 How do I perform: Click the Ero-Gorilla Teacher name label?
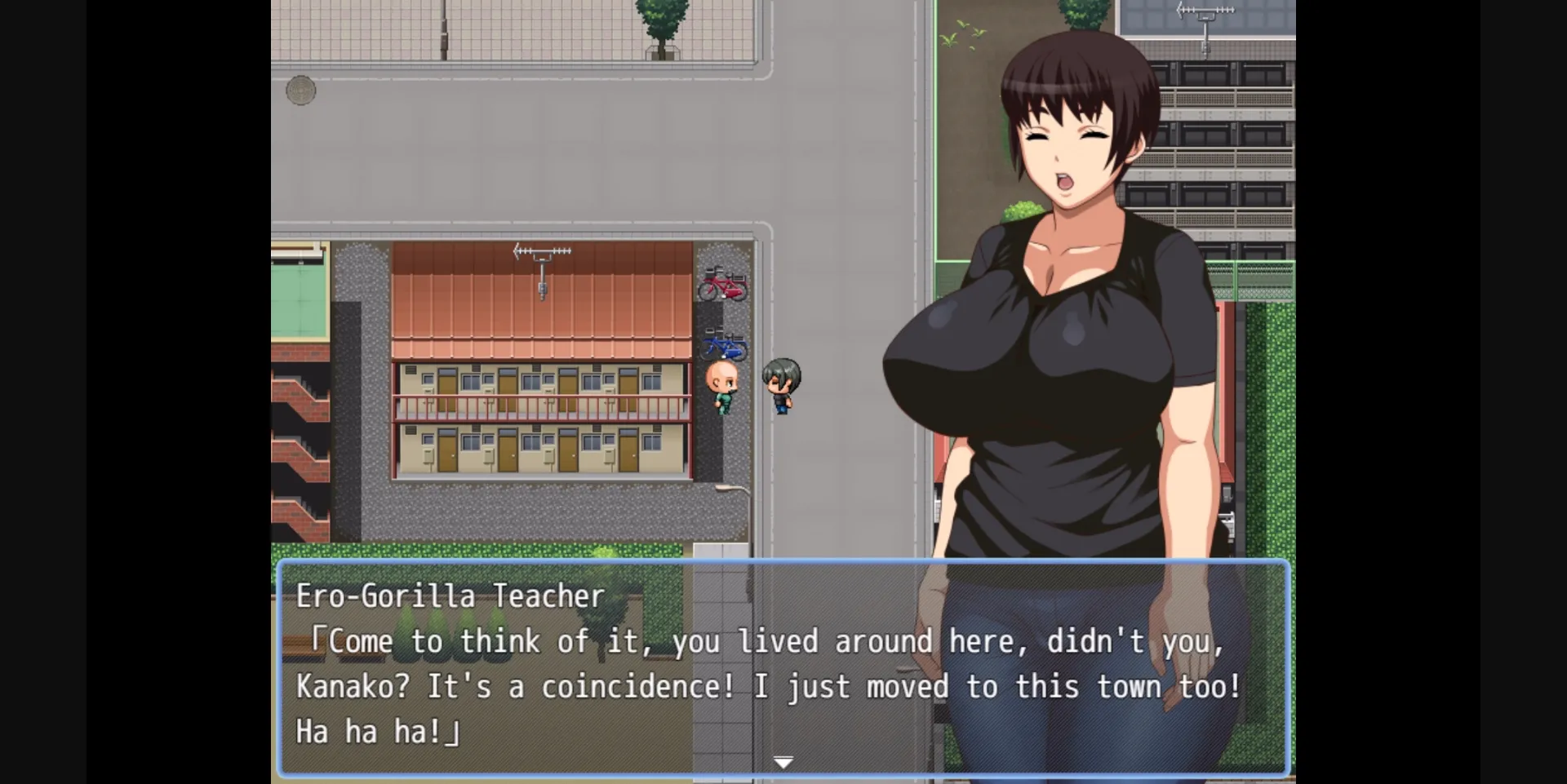tap(450, 596)
